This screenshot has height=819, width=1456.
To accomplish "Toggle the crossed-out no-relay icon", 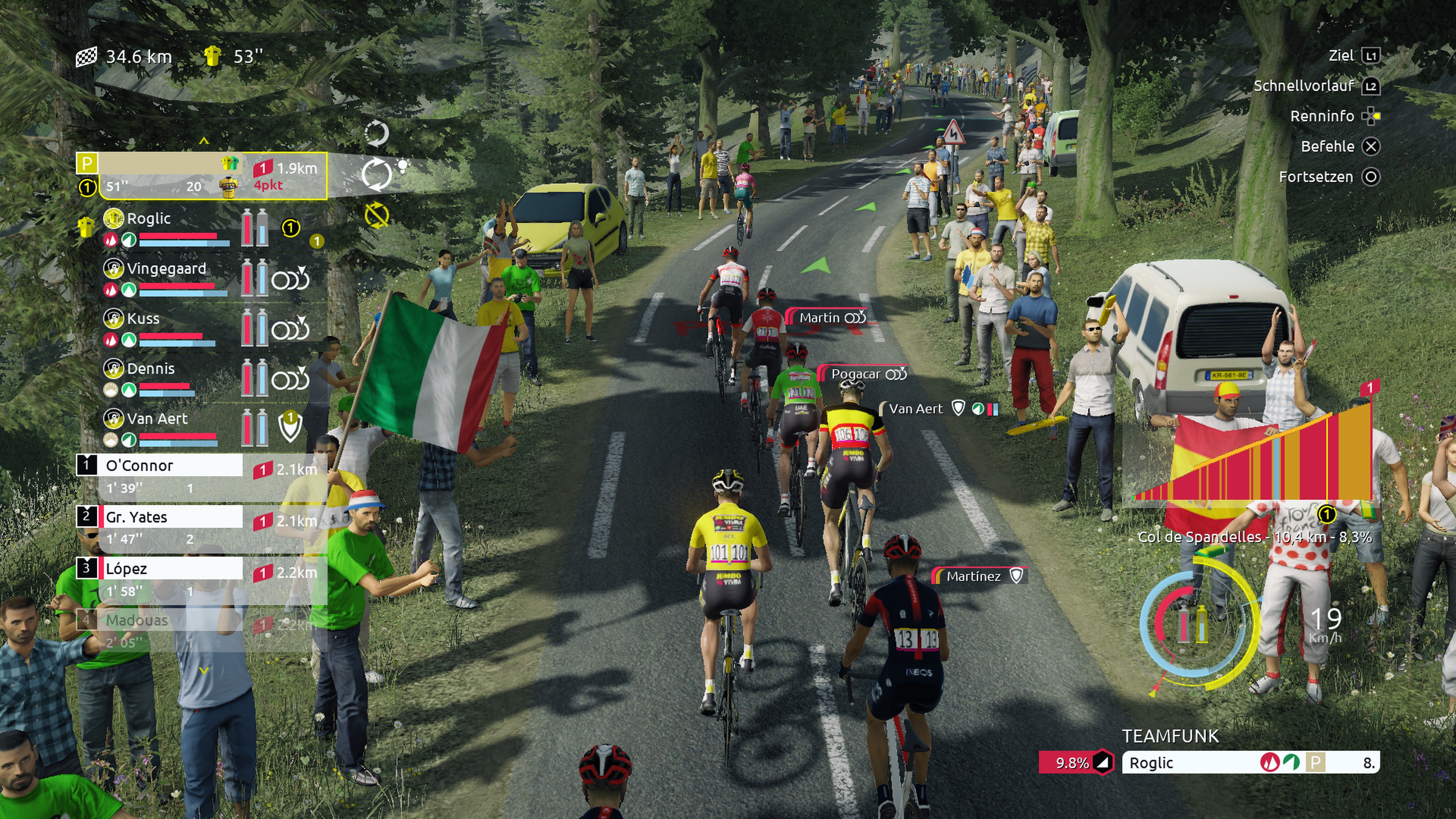I will (x=377, y=215).
